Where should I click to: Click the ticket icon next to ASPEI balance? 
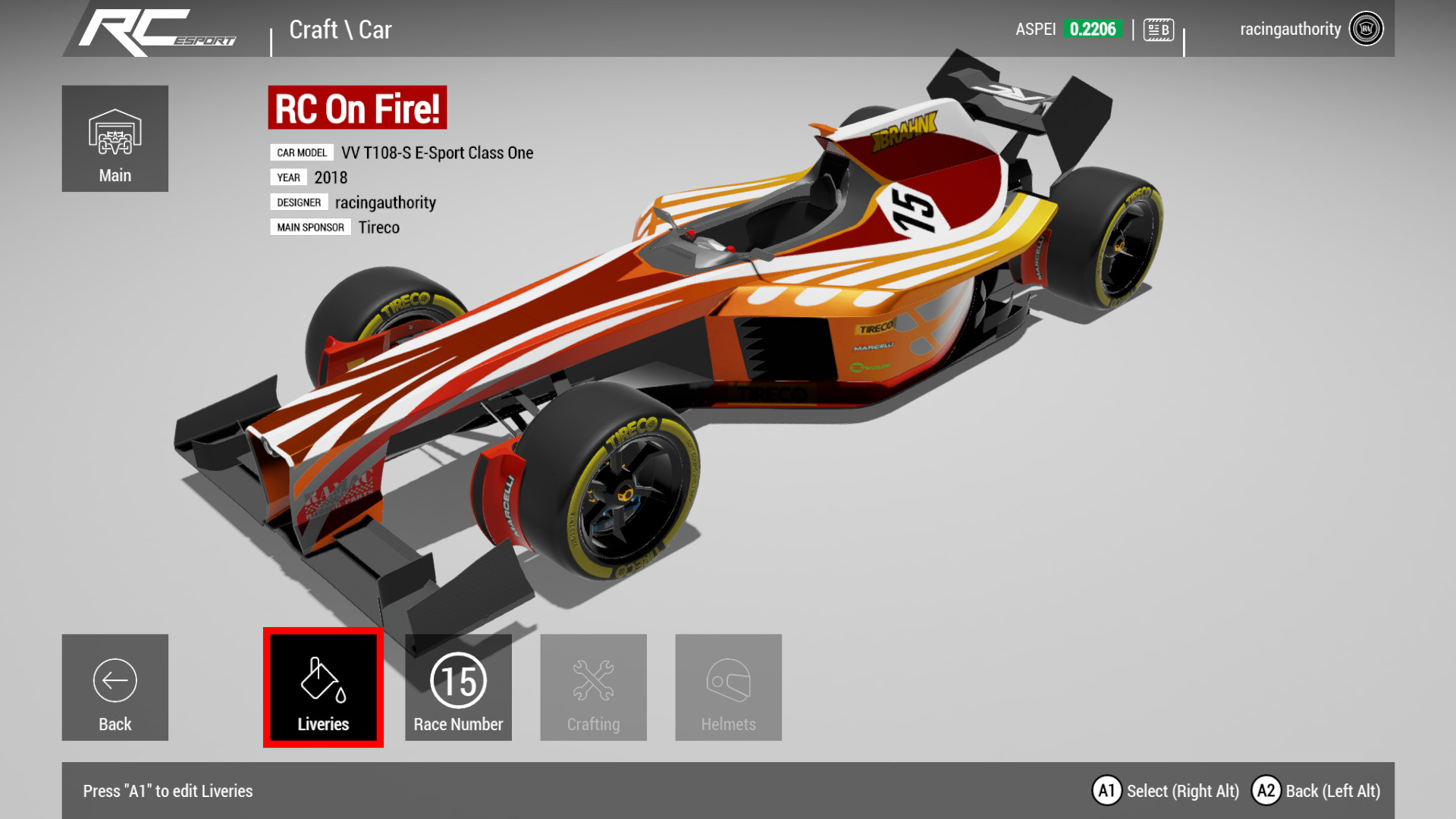[x=1158, y=28]
